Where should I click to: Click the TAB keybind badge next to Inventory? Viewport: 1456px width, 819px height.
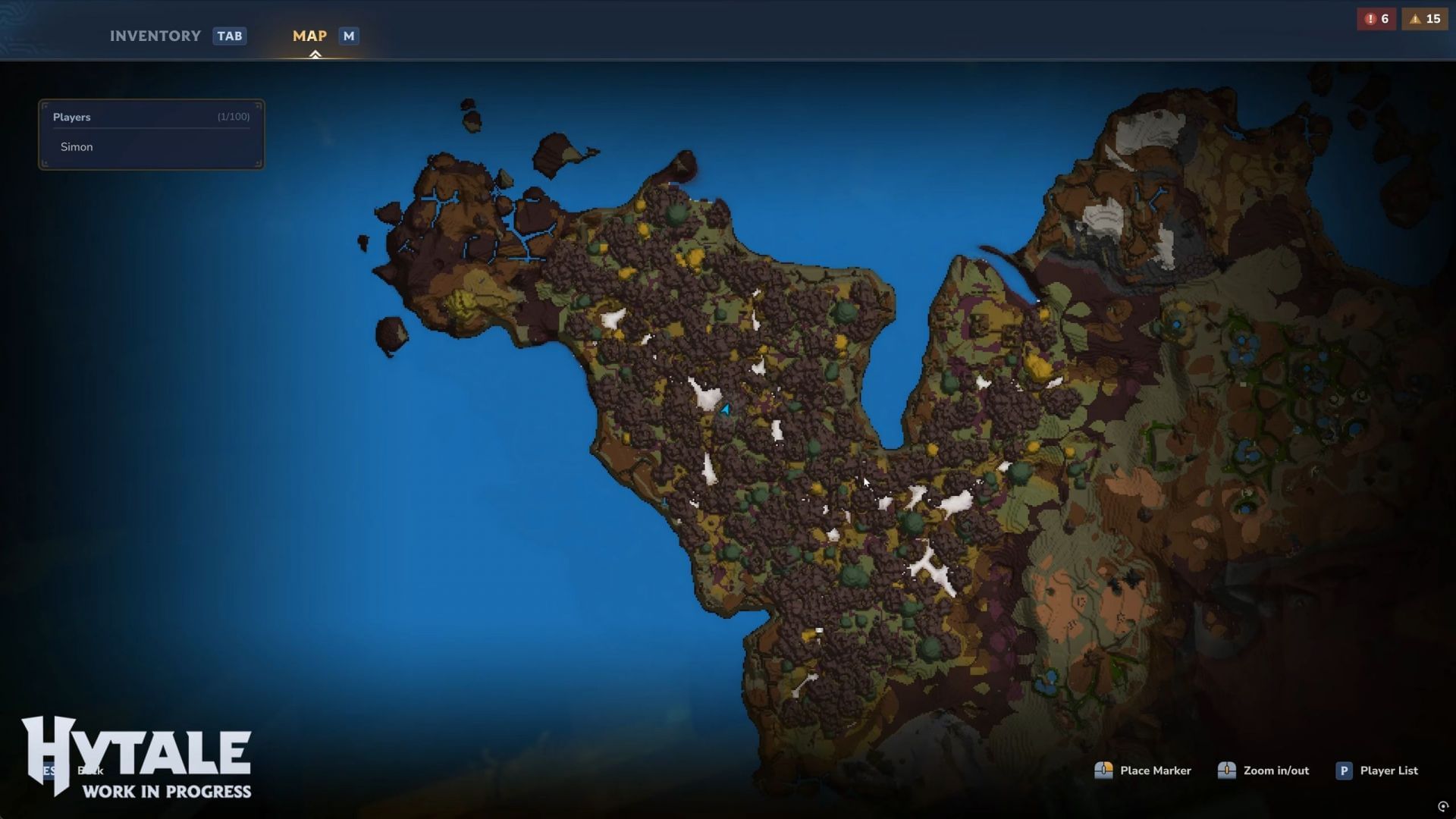click(x=229, y=36)
